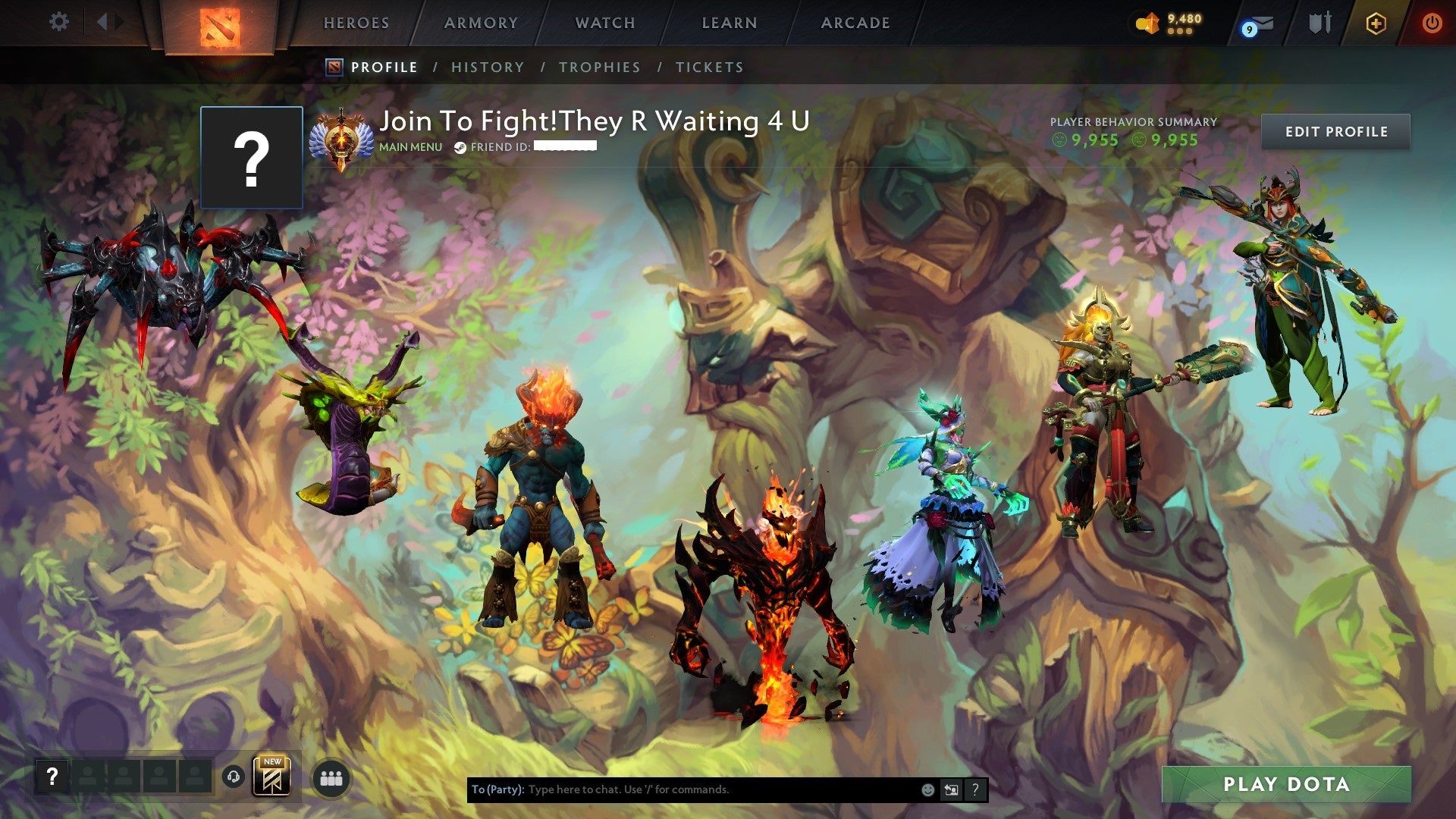This screenshot has height=819, width=1456.
Task: Click the party chat input field
Action: tap(682, 789)
